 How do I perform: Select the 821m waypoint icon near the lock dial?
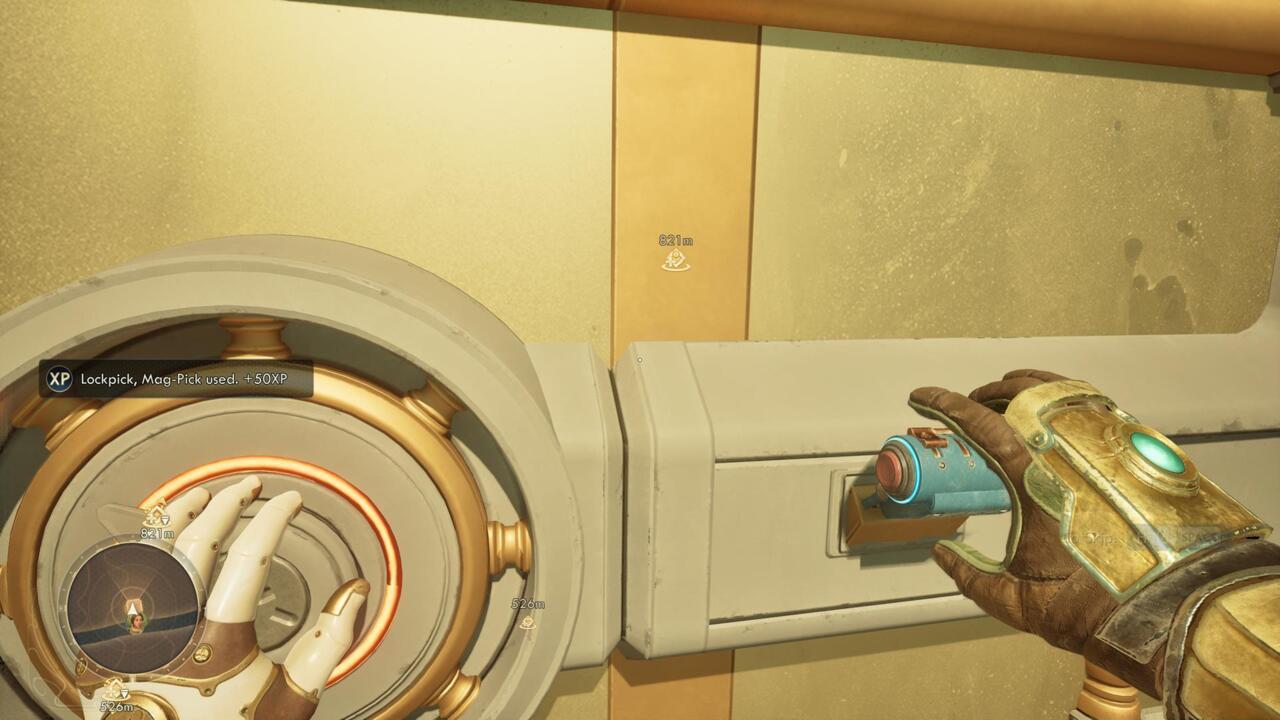click(x=156, y=518)
